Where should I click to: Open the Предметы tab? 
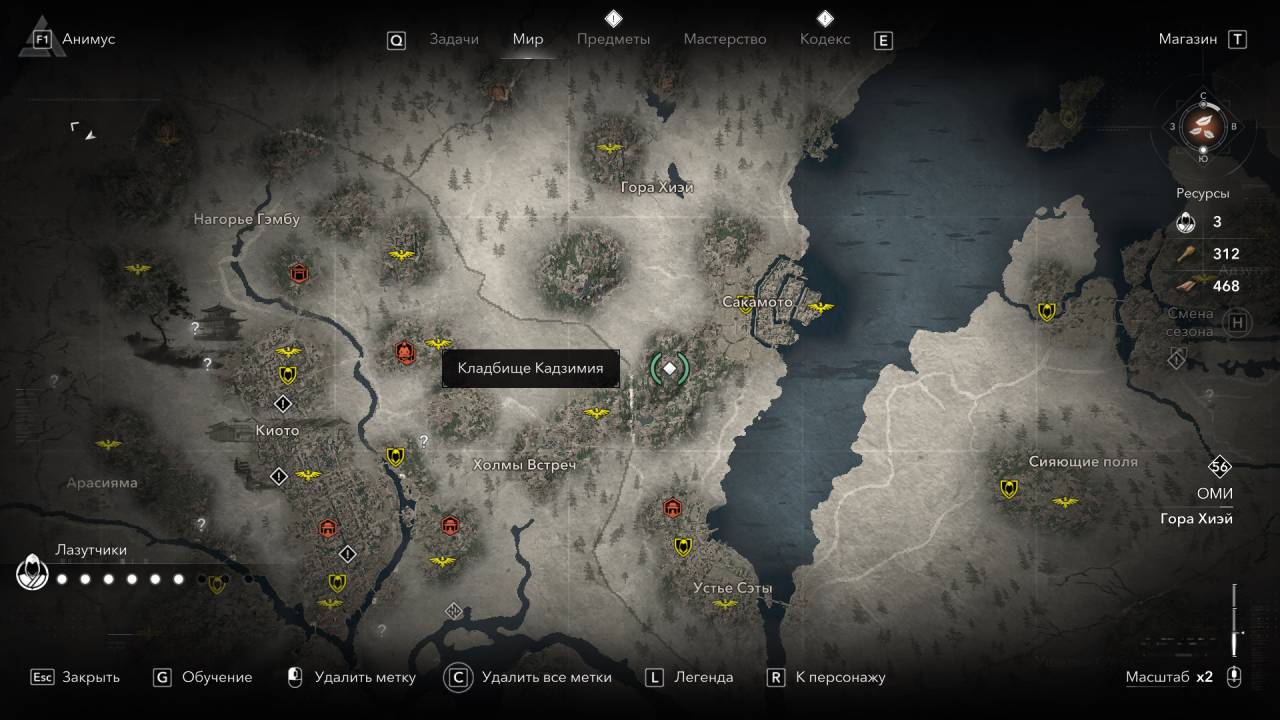[x=613, y=39]
